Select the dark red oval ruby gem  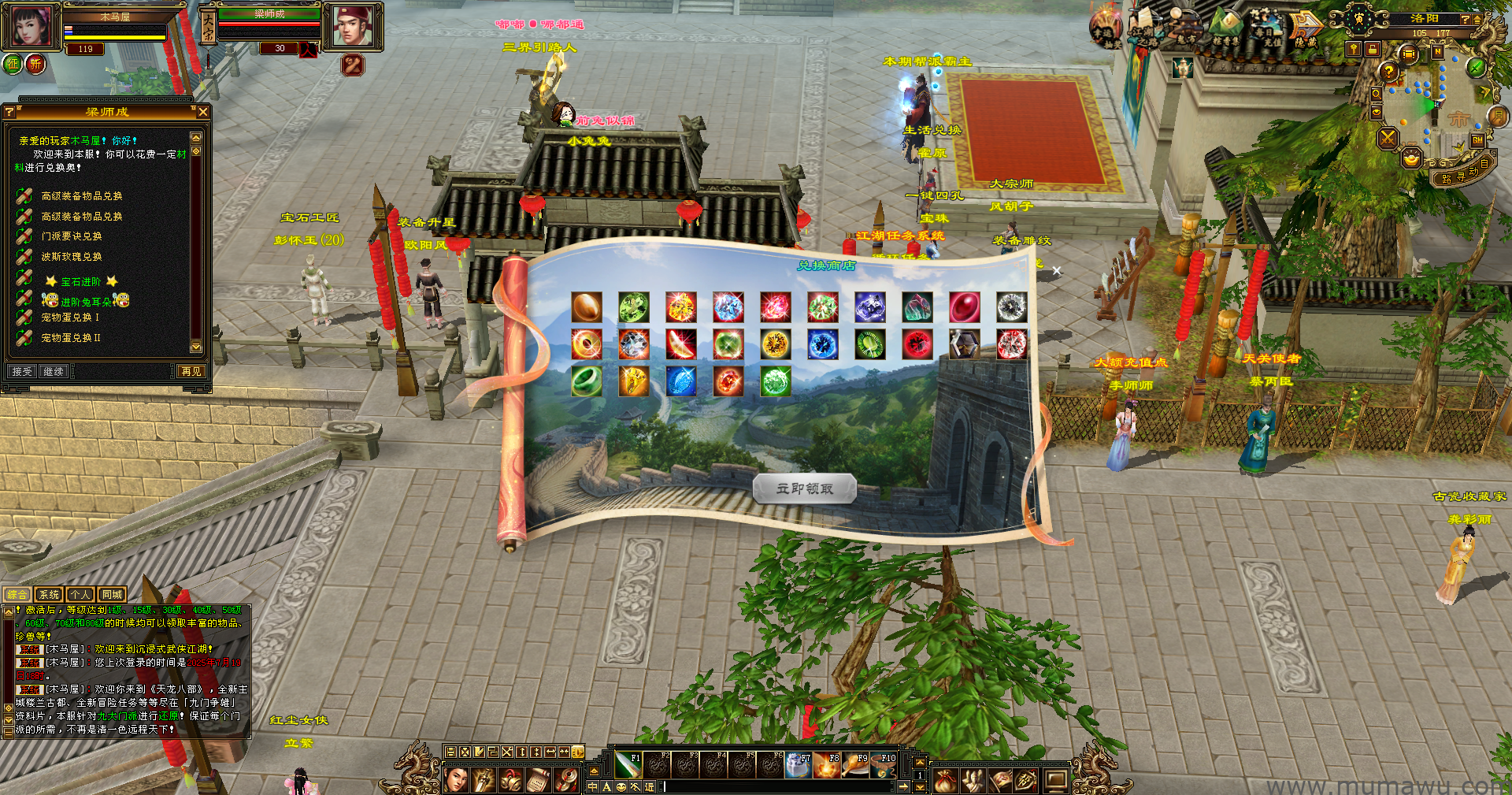pos(965,307)
